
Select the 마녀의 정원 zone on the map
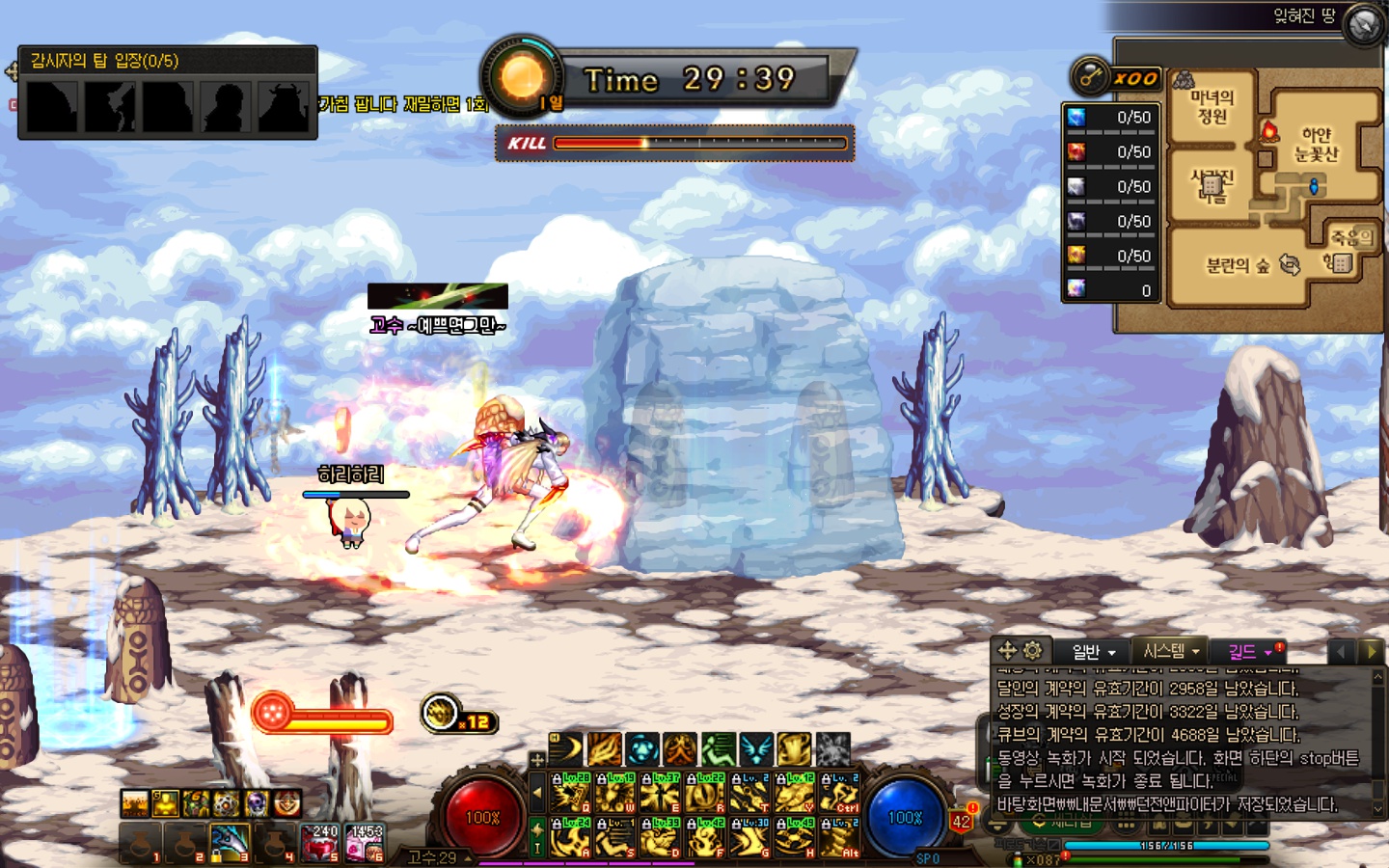(x=1212, y=107)
